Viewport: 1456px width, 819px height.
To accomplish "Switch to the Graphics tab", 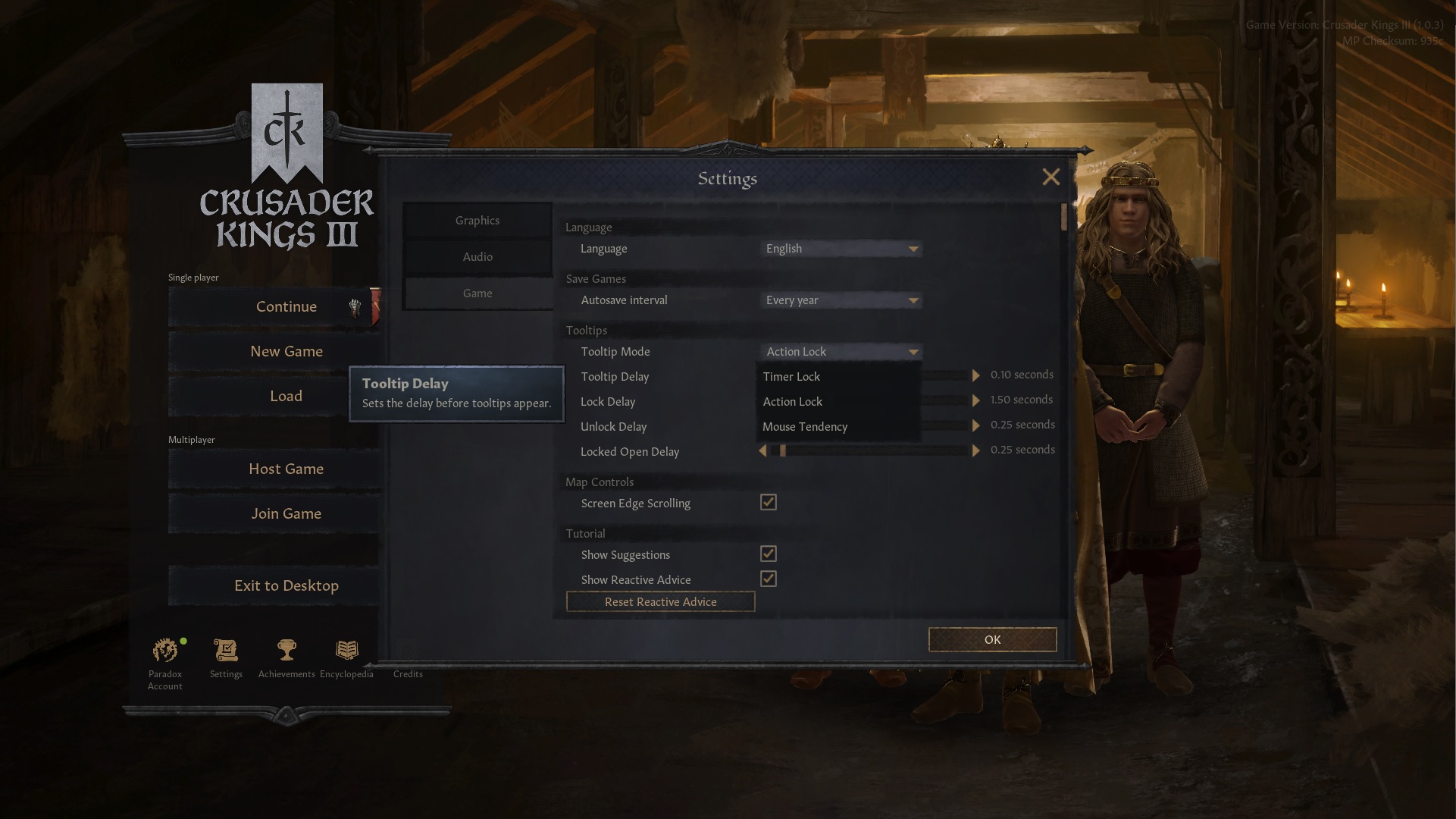I will (x=477, y=220).
